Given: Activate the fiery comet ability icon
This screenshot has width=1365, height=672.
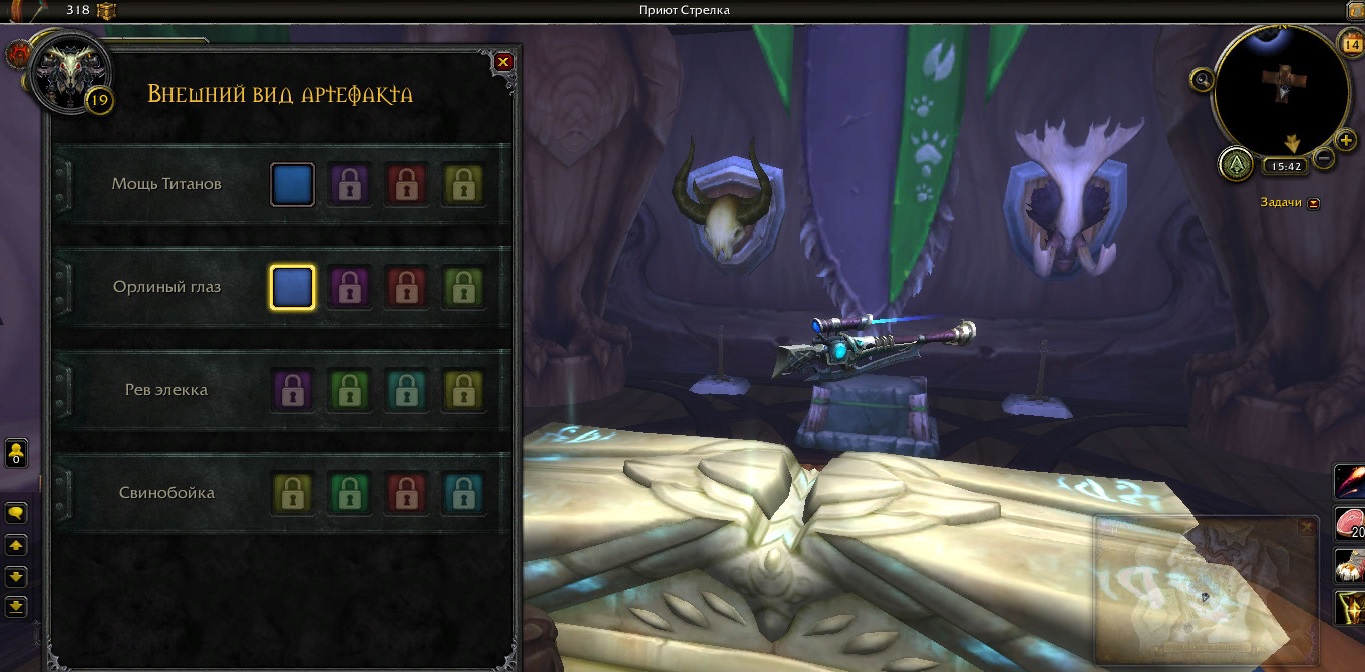Looking at the screenshot, I should (1350, 482).
